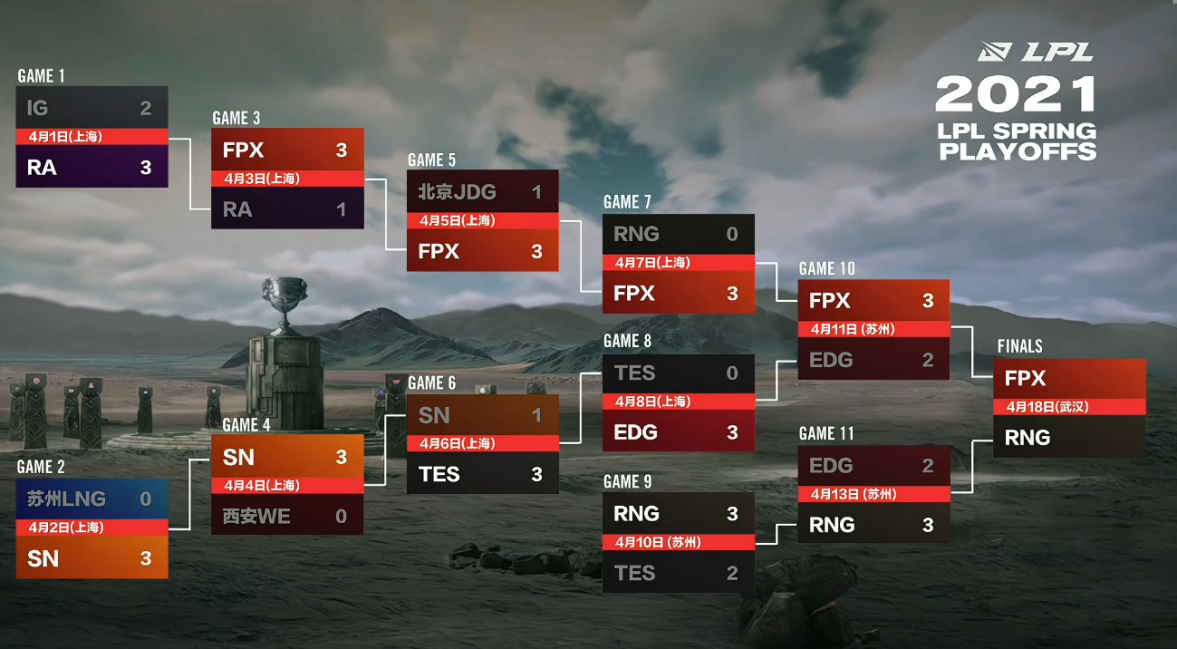Click the LPL logo
1177x649 pixels.
point(1035,52)
